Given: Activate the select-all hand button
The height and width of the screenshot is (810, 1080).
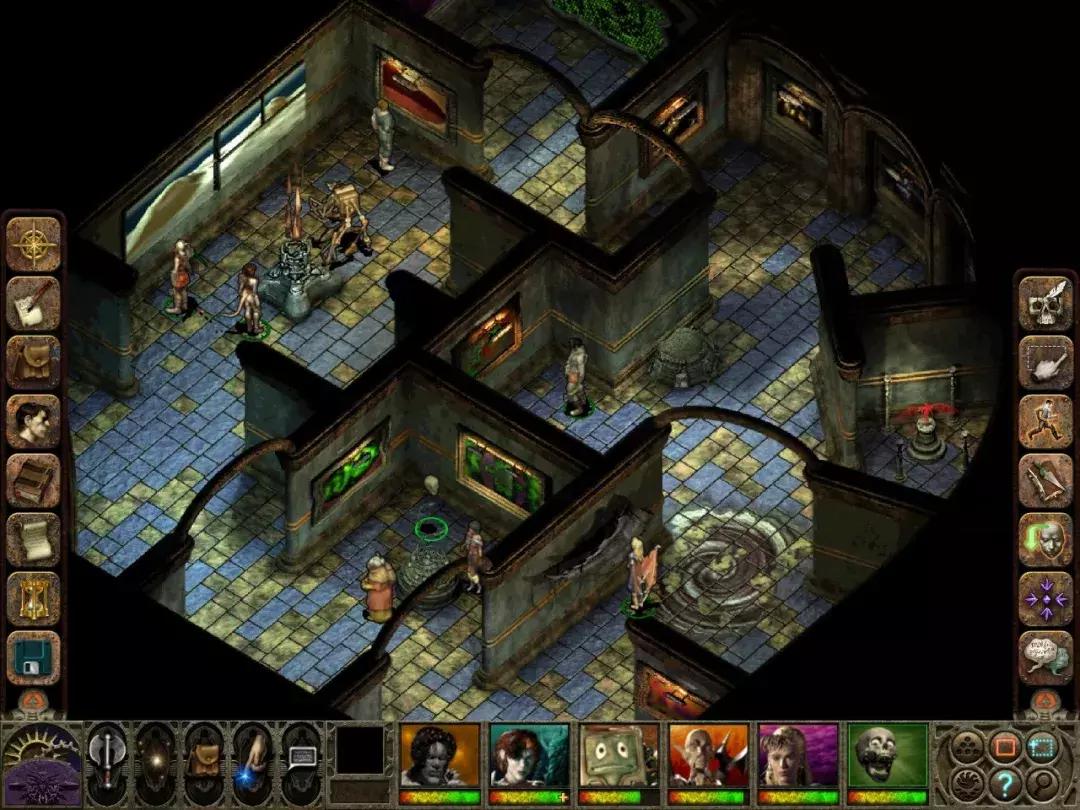Looking at the screenshot, I should (x=1045, y=362).
